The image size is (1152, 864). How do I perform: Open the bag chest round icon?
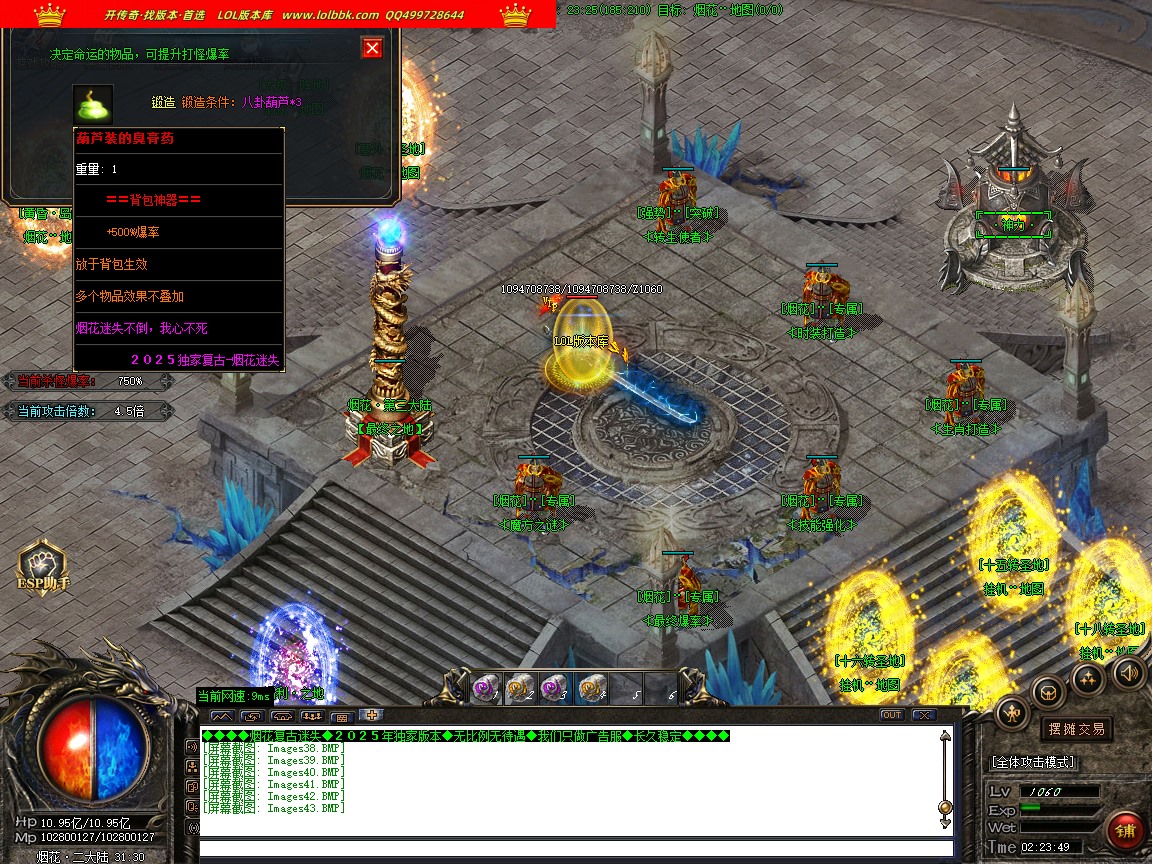(1049, 690)
